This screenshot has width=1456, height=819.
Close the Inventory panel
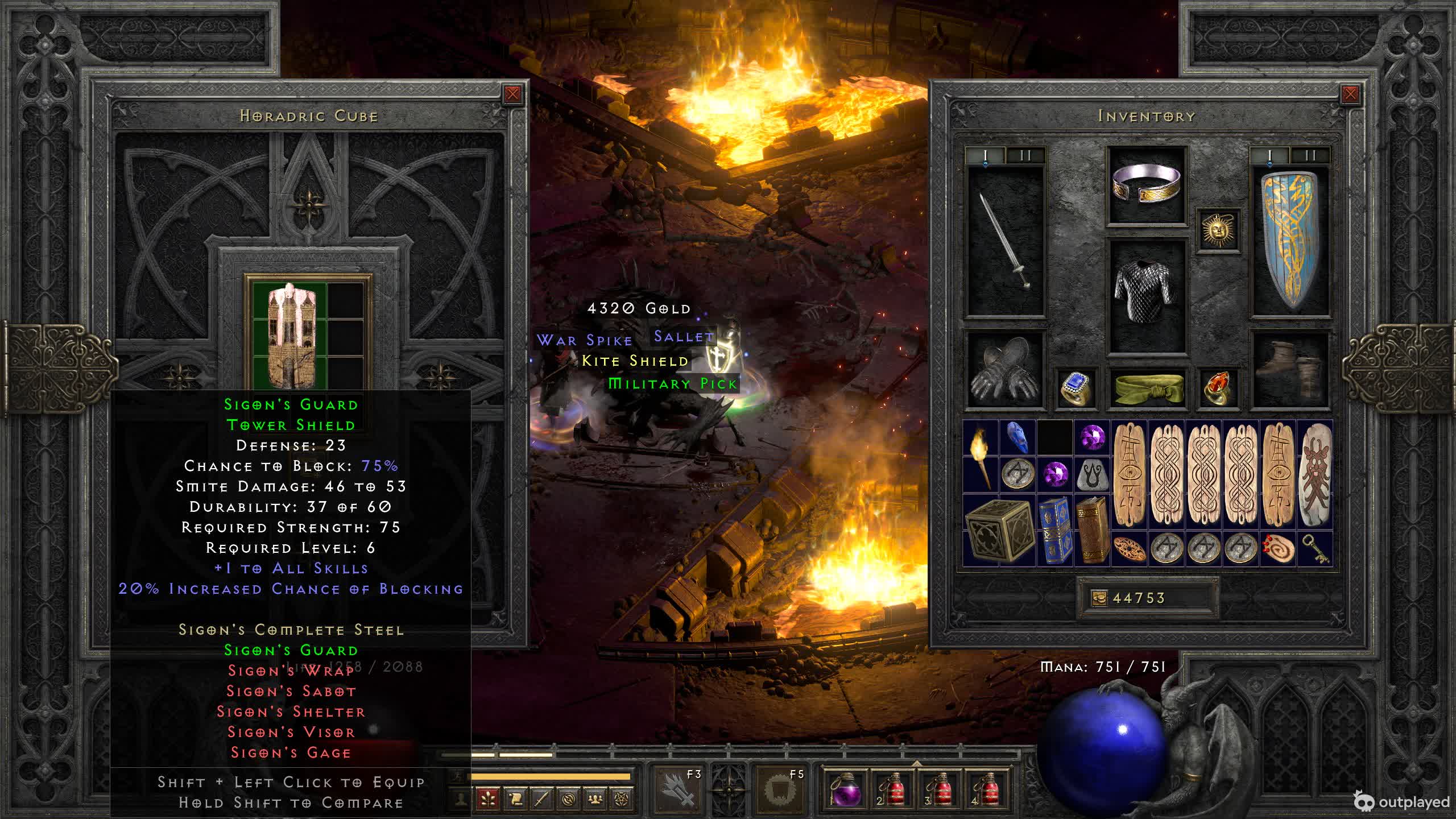tap(1350, 94)
